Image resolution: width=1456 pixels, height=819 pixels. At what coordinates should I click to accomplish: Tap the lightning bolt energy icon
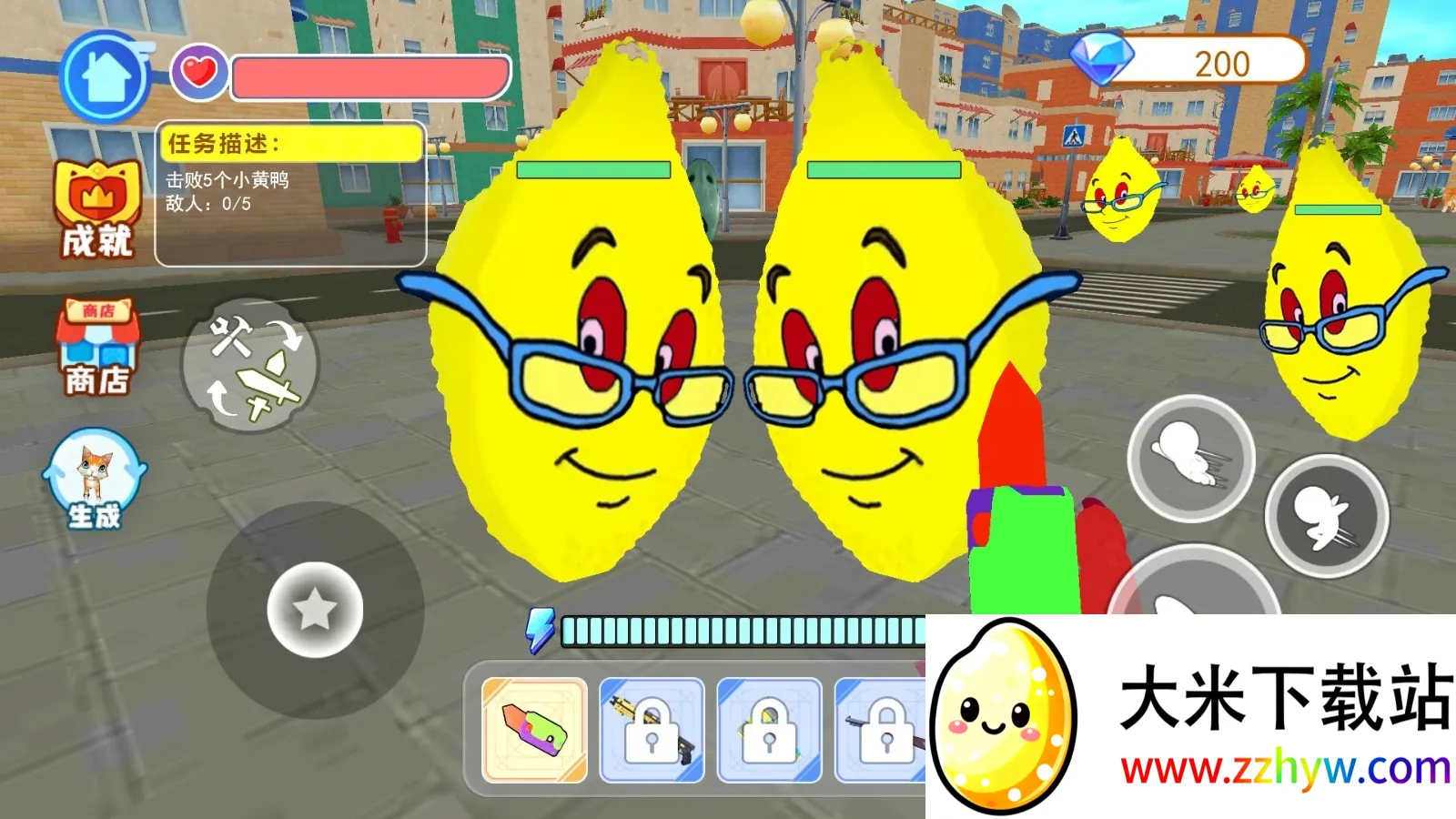542,628
